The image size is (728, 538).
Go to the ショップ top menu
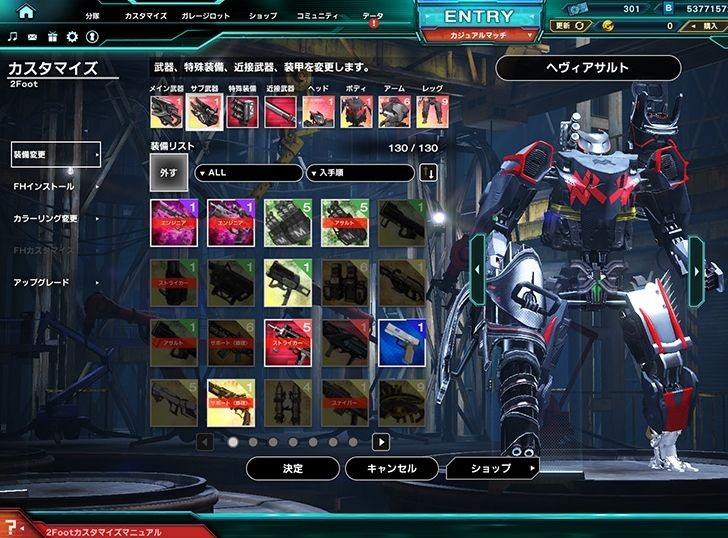(263, 16)
